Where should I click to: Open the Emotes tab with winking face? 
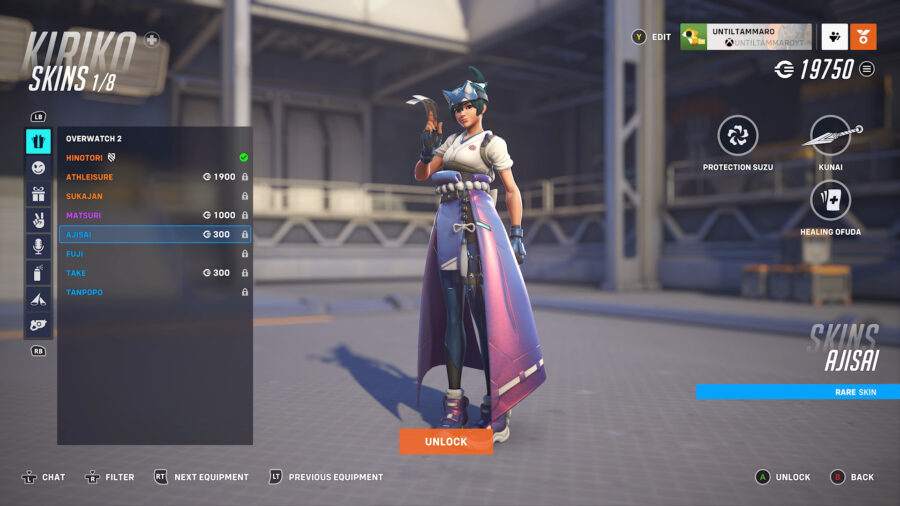tap(38, 168)
